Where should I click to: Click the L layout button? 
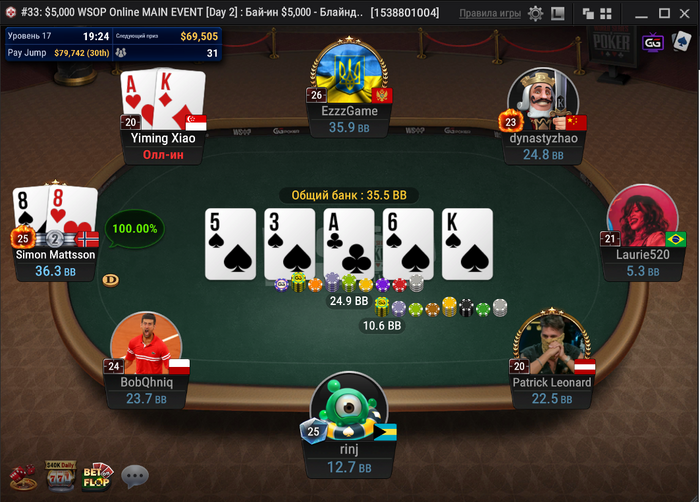[x=559, y=14]
